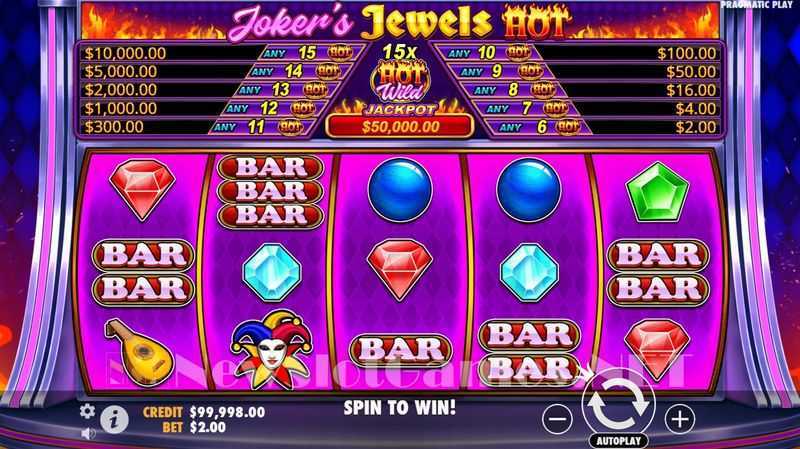Decrease the bet with the minus button
This screenshot has height=449, width=800.
click(x=560, y=417)
